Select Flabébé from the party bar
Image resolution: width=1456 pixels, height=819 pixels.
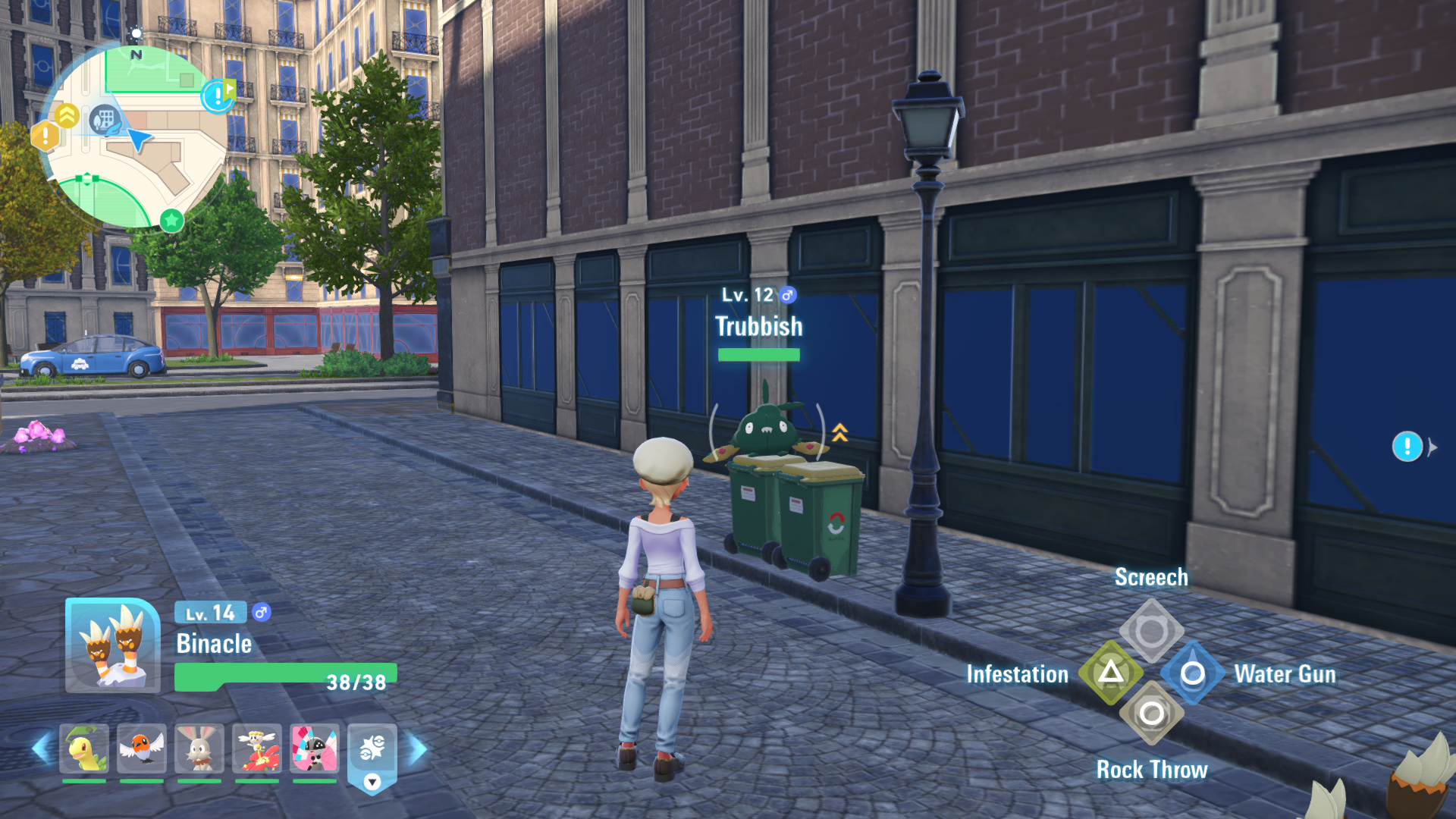pyautogui.click(x=257, y=748)
